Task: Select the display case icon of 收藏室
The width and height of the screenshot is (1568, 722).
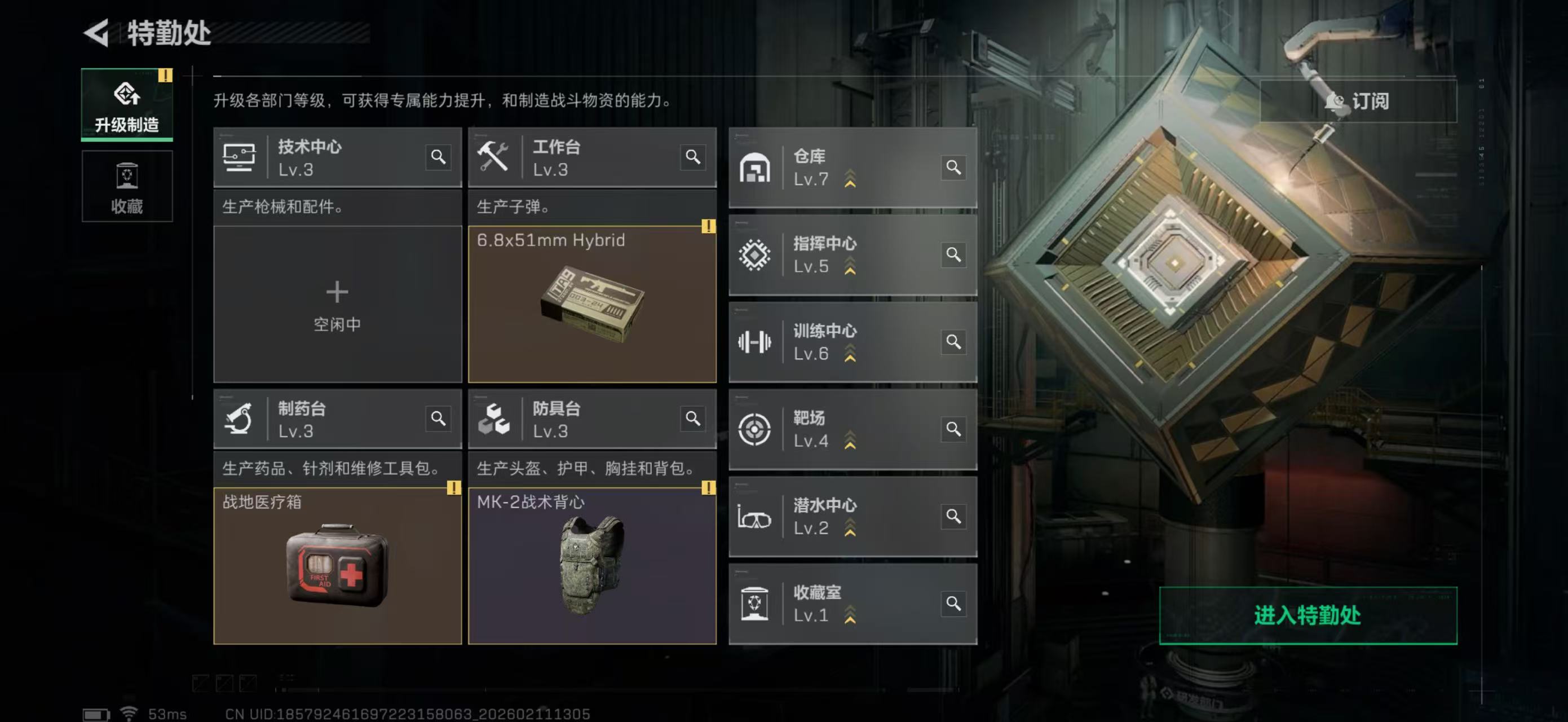Action: (755, 604)
